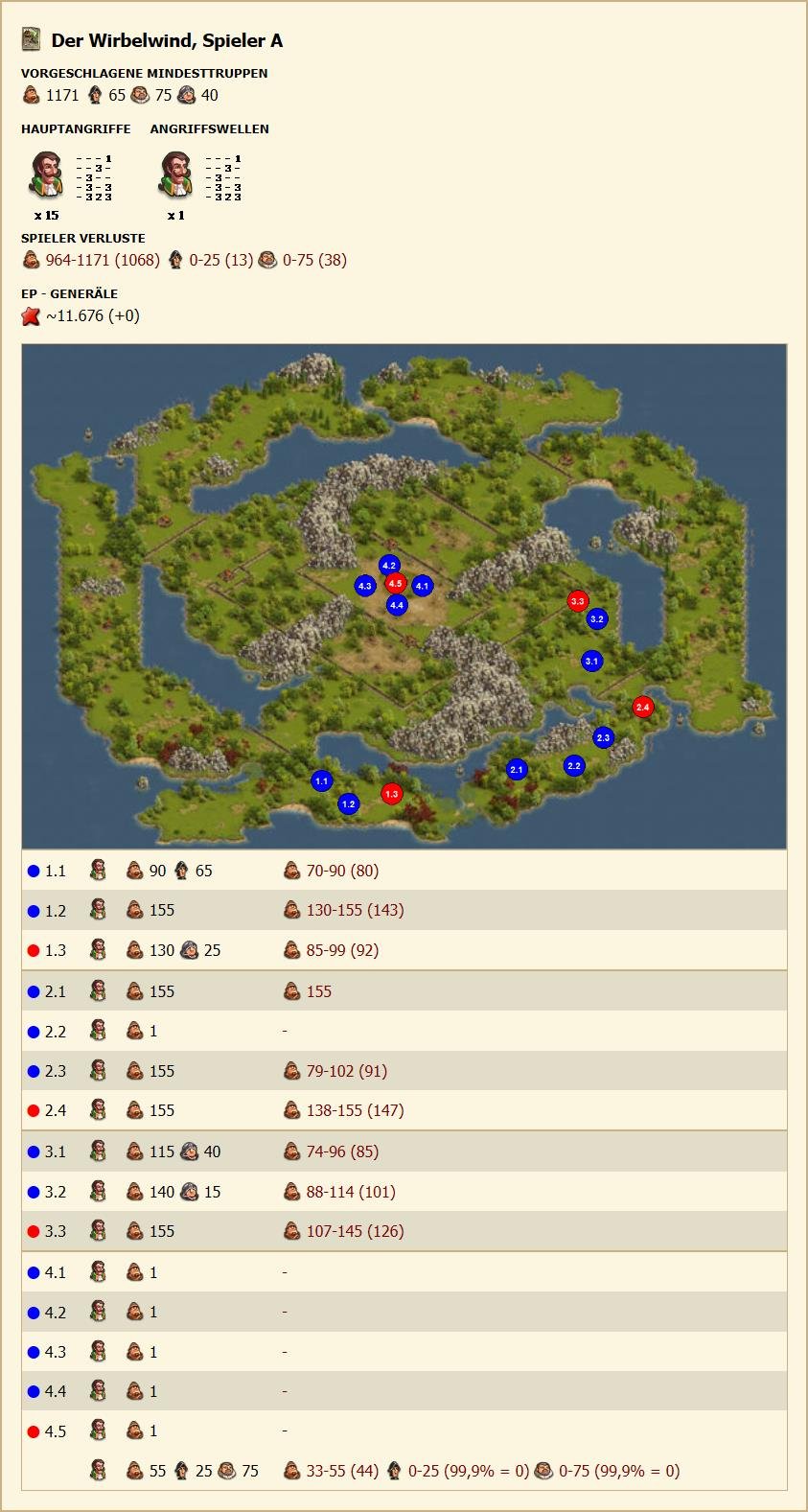The image size is (808, 1512).
Task: Click map marker 2.1 on the map
Action: coord(517,769)
